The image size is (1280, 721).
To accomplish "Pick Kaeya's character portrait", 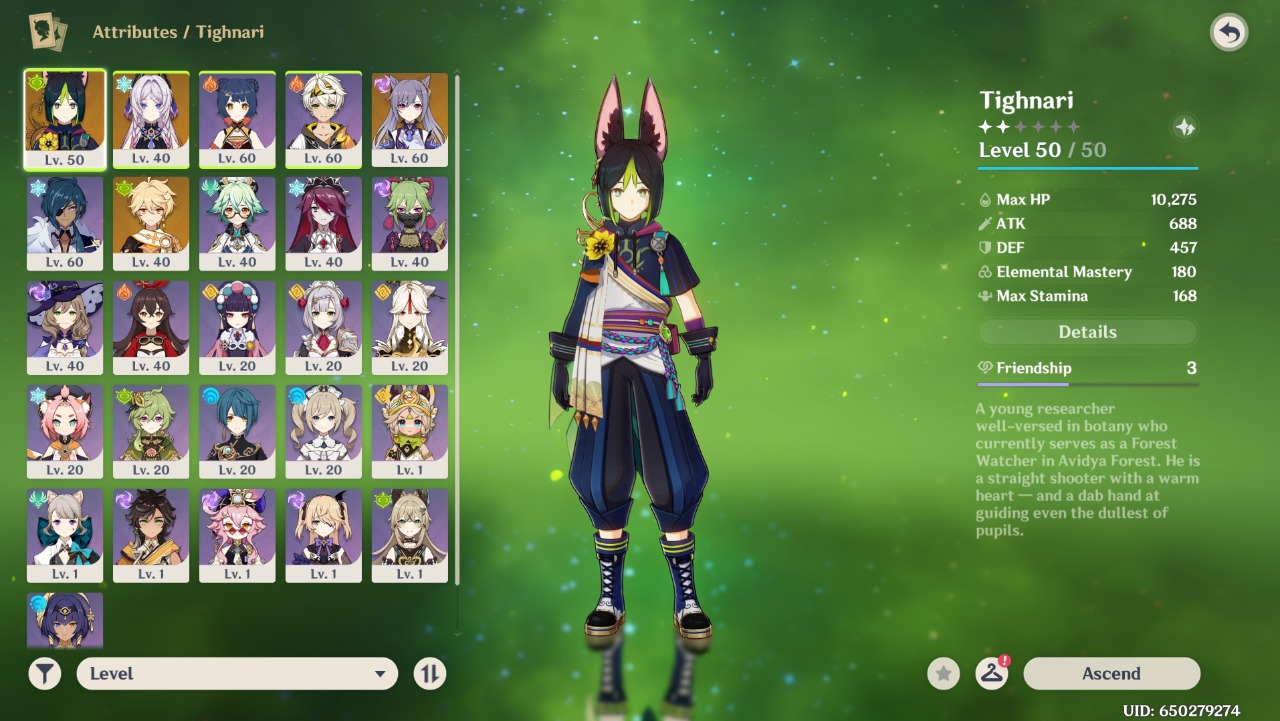I will [x=65, y=222].
